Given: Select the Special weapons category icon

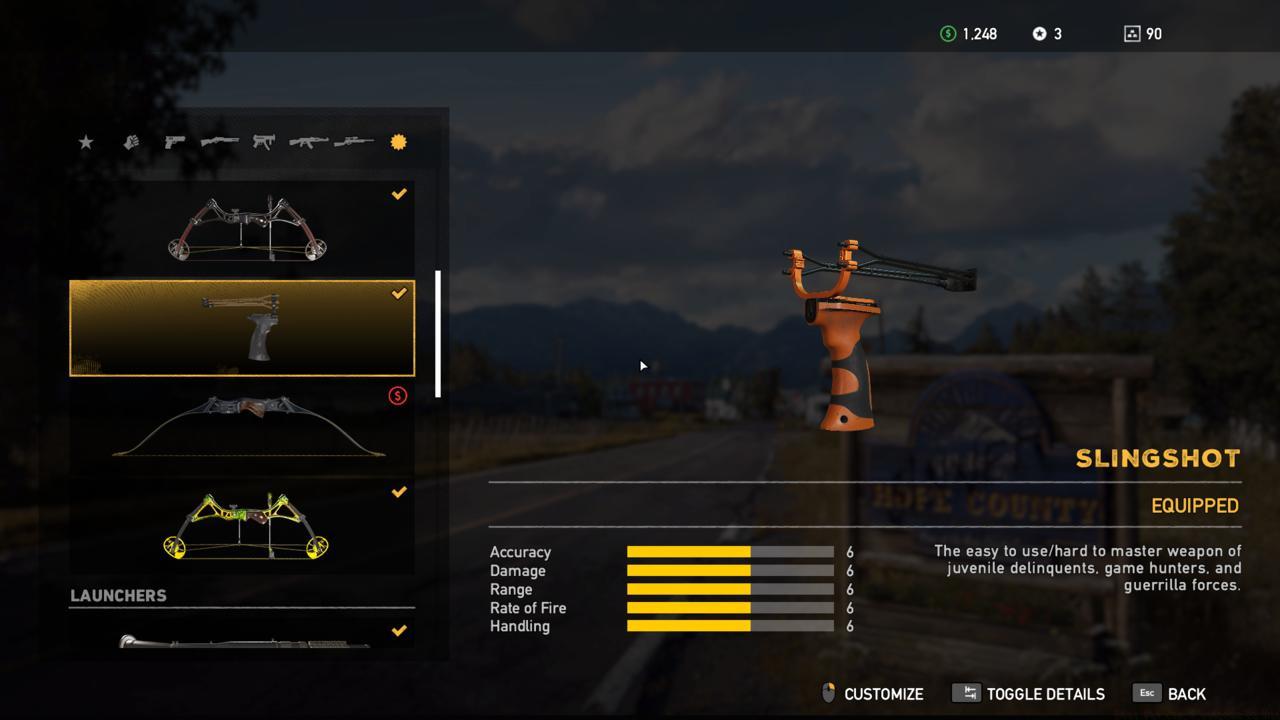Looking at the screenshot, I should (x=398, y=142).
